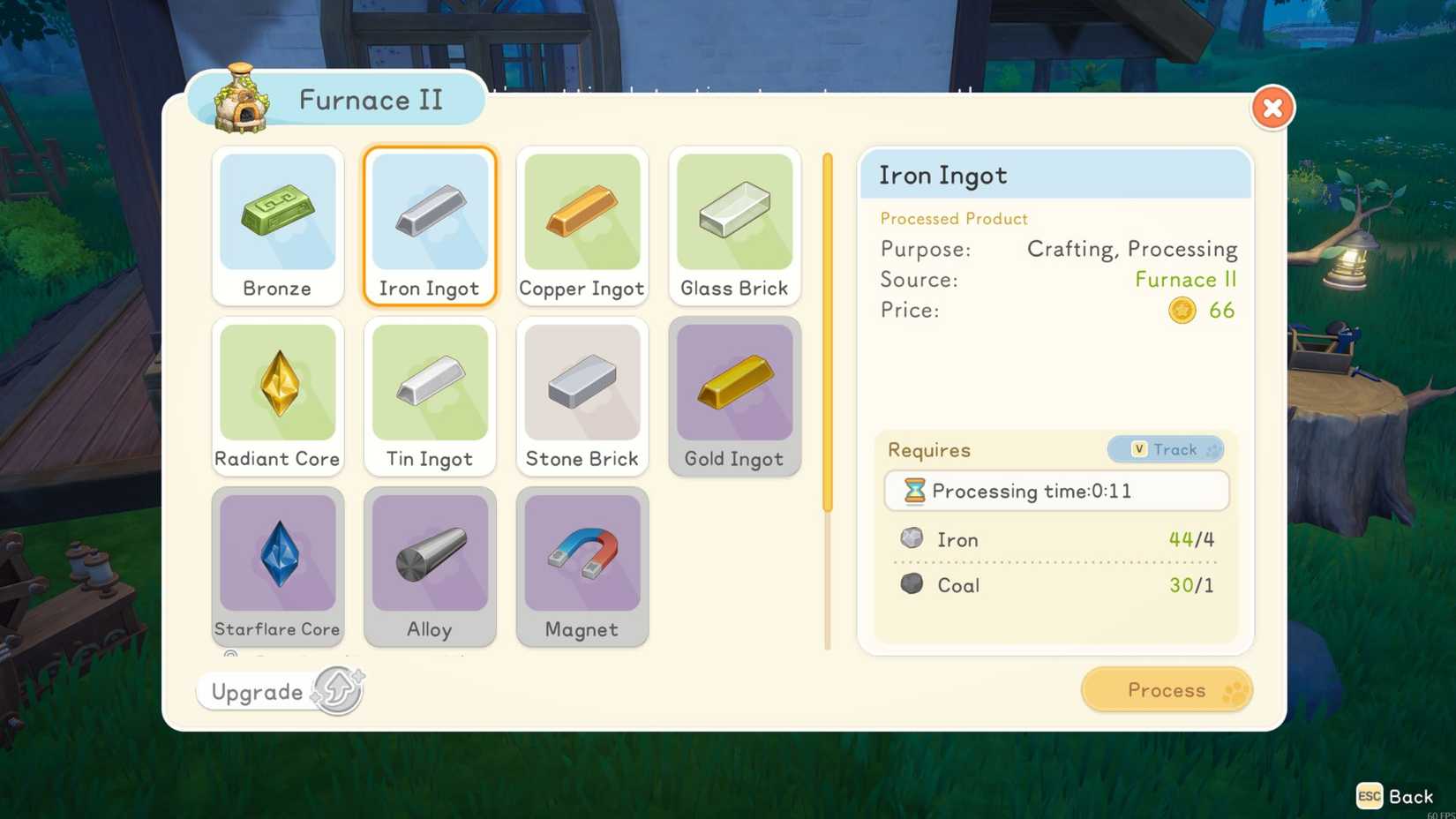
Task: Choose the Gold Ingot recipe
Action: tap(734, 395)
